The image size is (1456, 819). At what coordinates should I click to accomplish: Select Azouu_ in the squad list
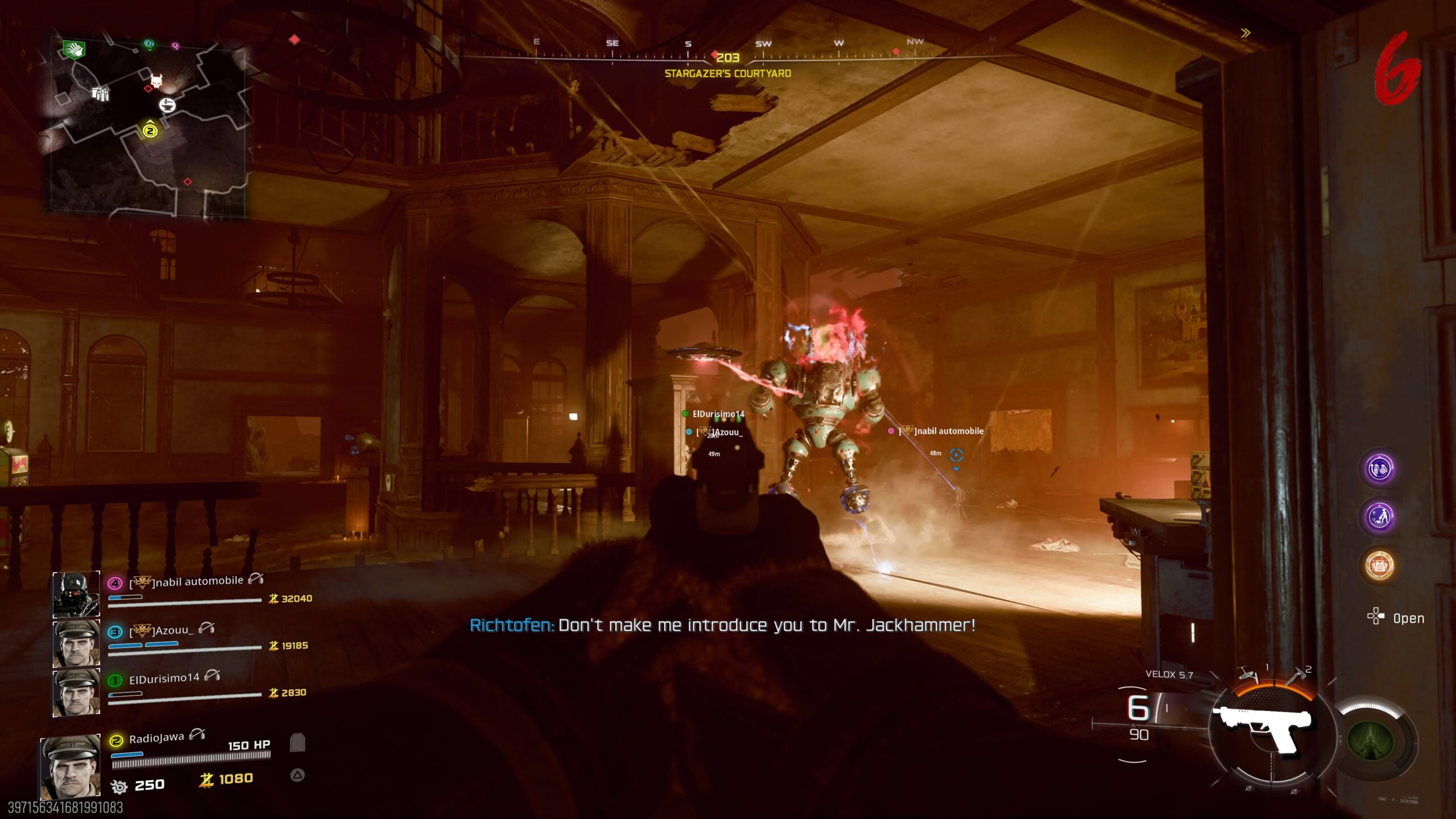pyautogui.click(x=173, y=630)
